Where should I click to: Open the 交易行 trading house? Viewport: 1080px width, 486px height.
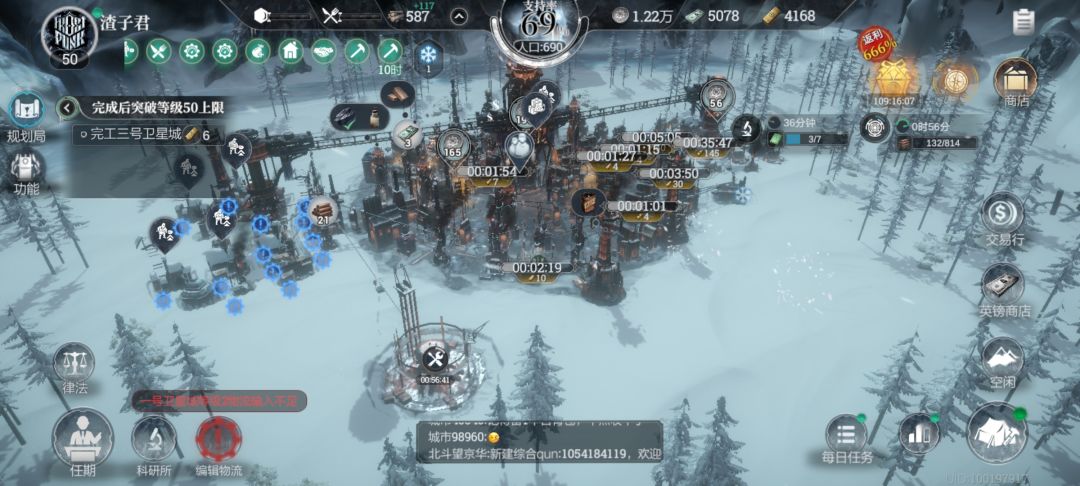point(1002,217)
